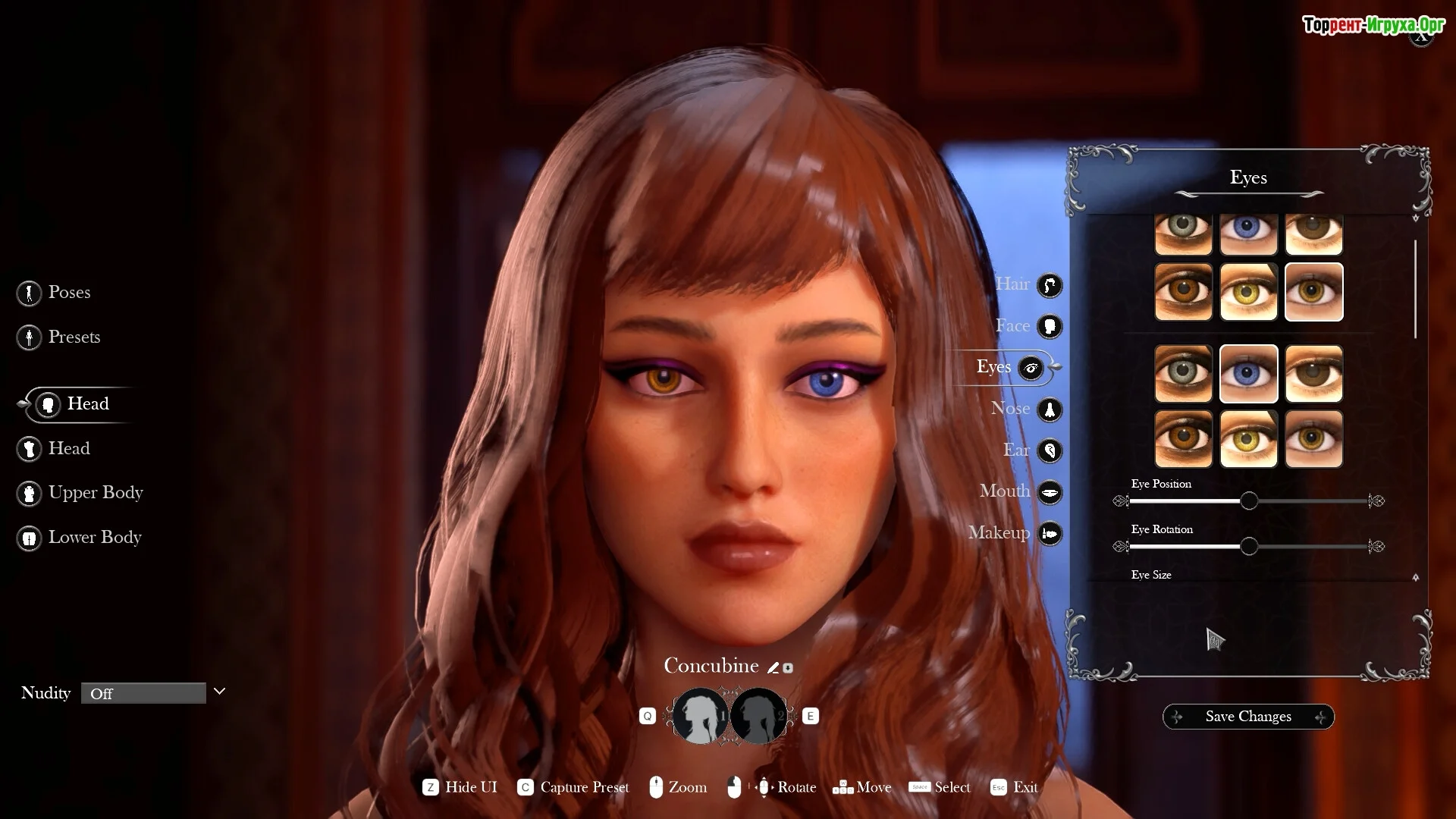The height and width of the screenshot is (819, 1456).
Task: Adjust the Eye Rotation slider handle
Action: 1248,547
